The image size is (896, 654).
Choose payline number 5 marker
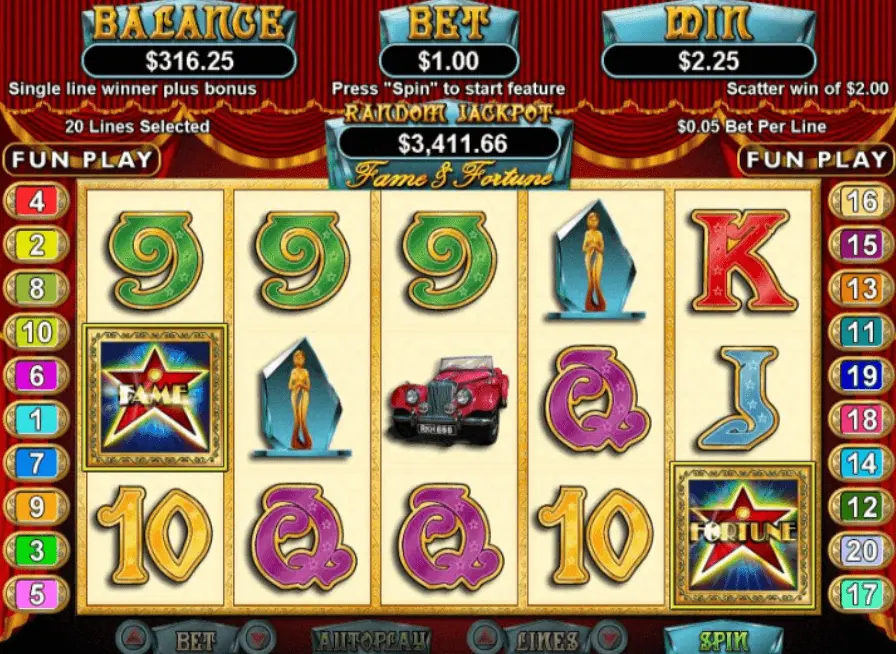pyautogui.click(x=37, y=594)
